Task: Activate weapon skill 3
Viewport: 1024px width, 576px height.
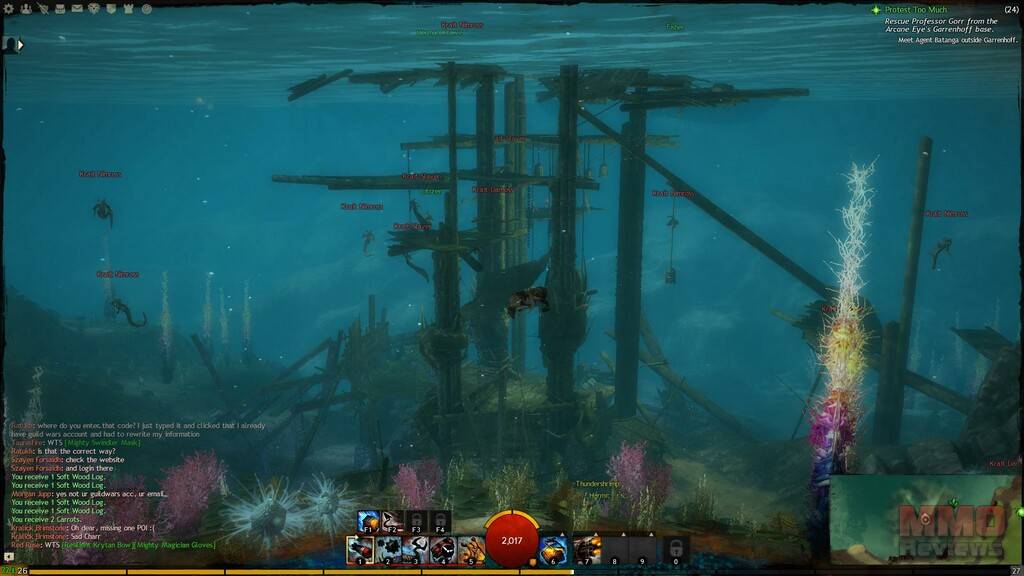Action: [x=416, y=548]
